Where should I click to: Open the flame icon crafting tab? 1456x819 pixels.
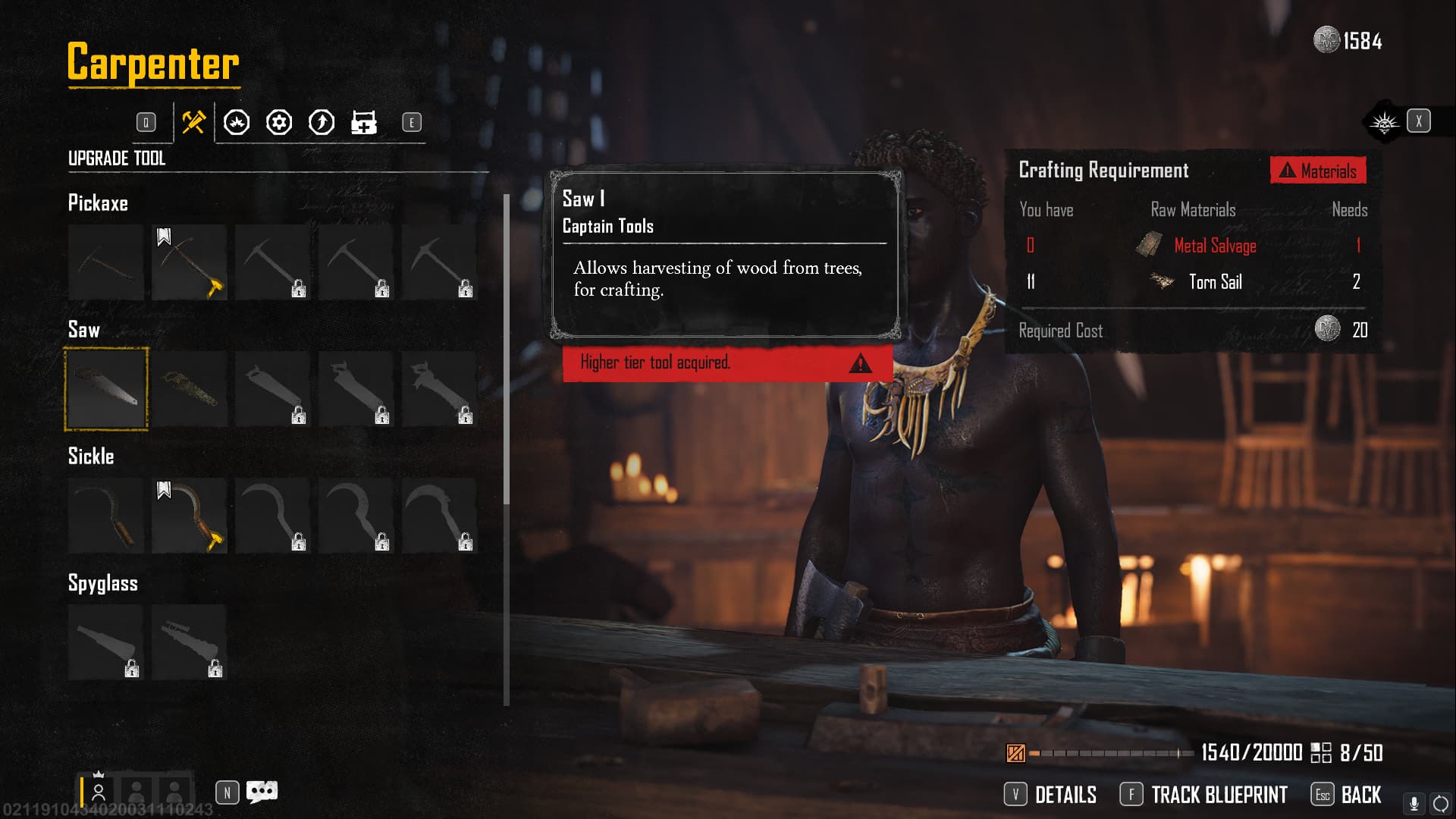(237, 122)
